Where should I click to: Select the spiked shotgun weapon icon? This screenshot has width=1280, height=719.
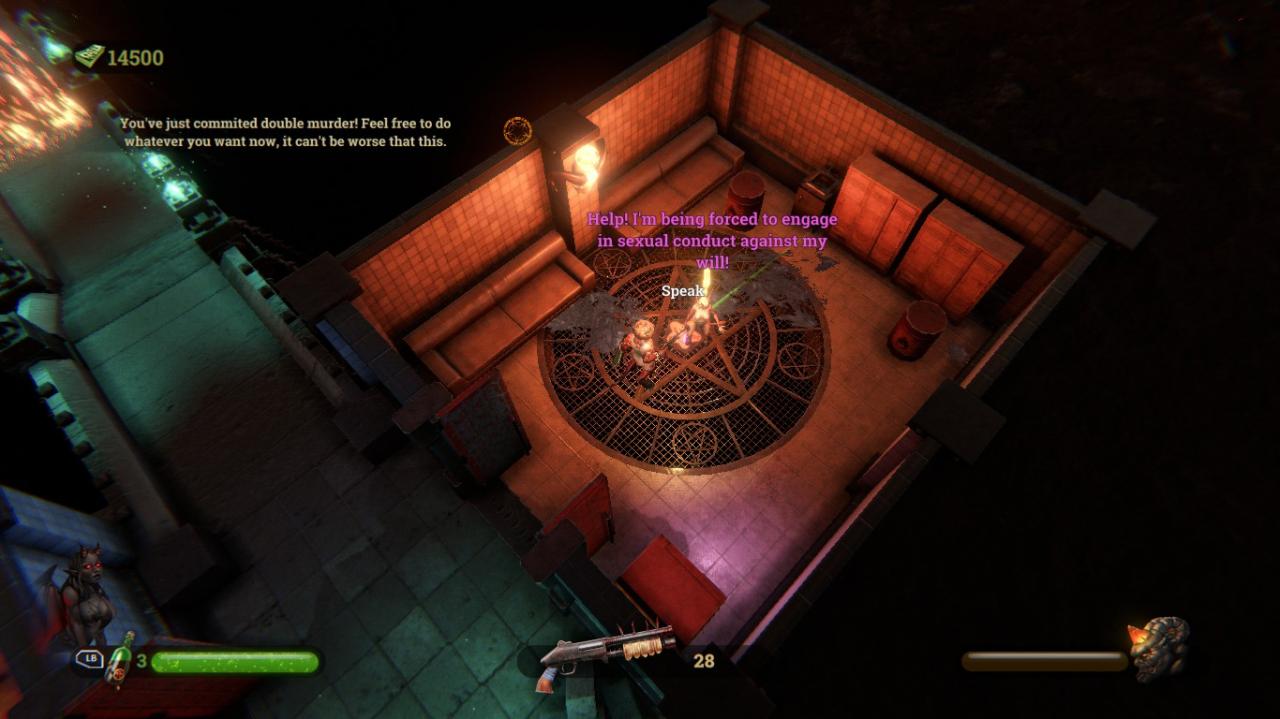tap(604, 655)
